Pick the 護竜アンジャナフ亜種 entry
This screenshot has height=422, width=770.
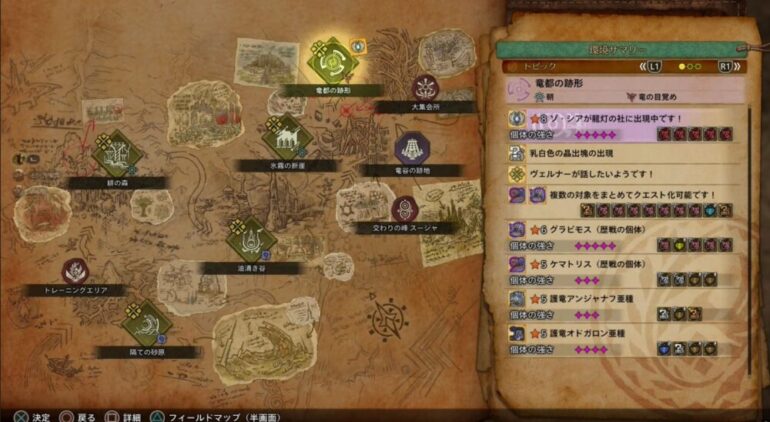pyautogui.click(x=626, y=305)
